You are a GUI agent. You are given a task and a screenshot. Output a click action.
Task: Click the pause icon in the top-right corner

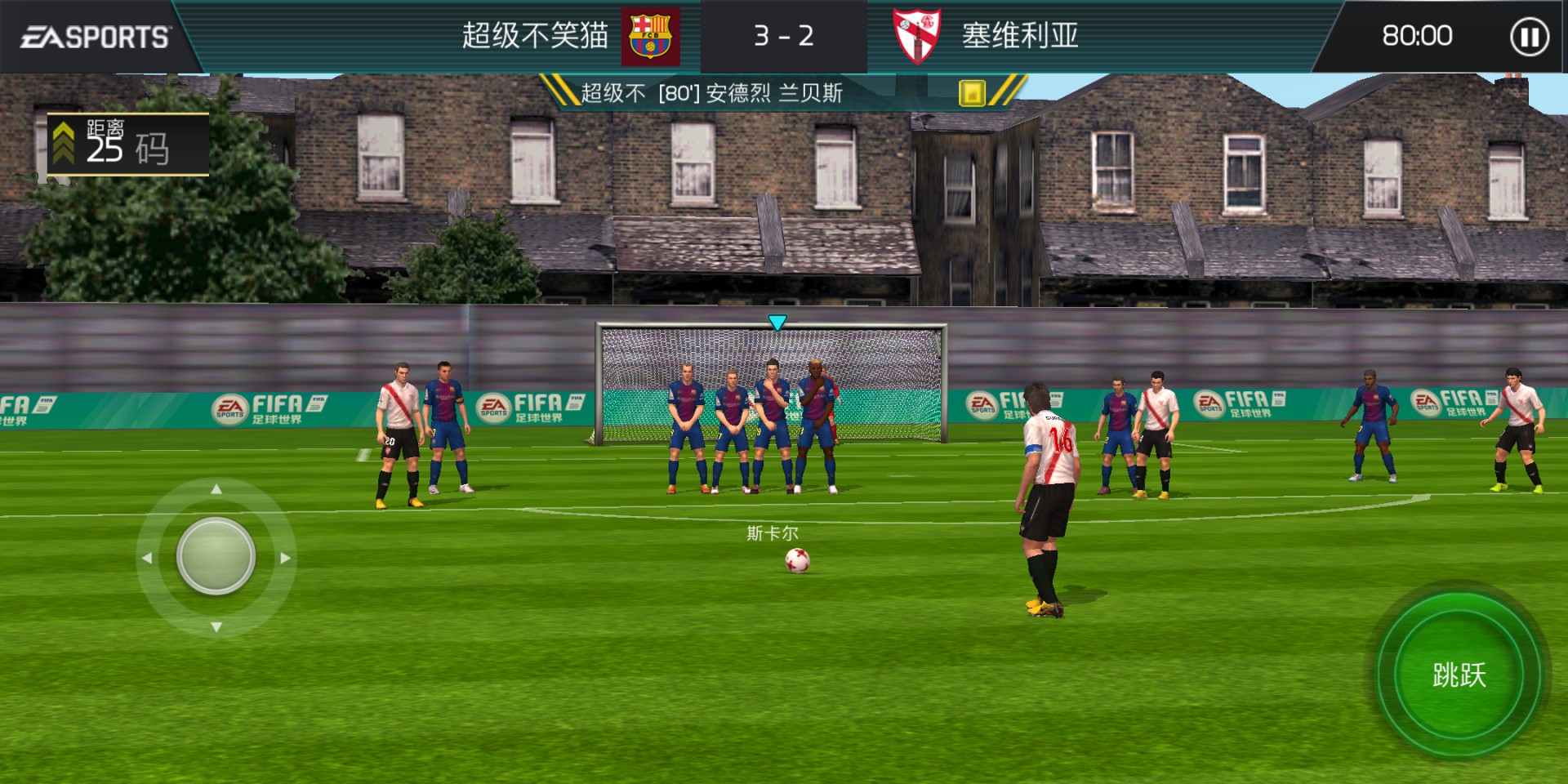[1528, 34]
